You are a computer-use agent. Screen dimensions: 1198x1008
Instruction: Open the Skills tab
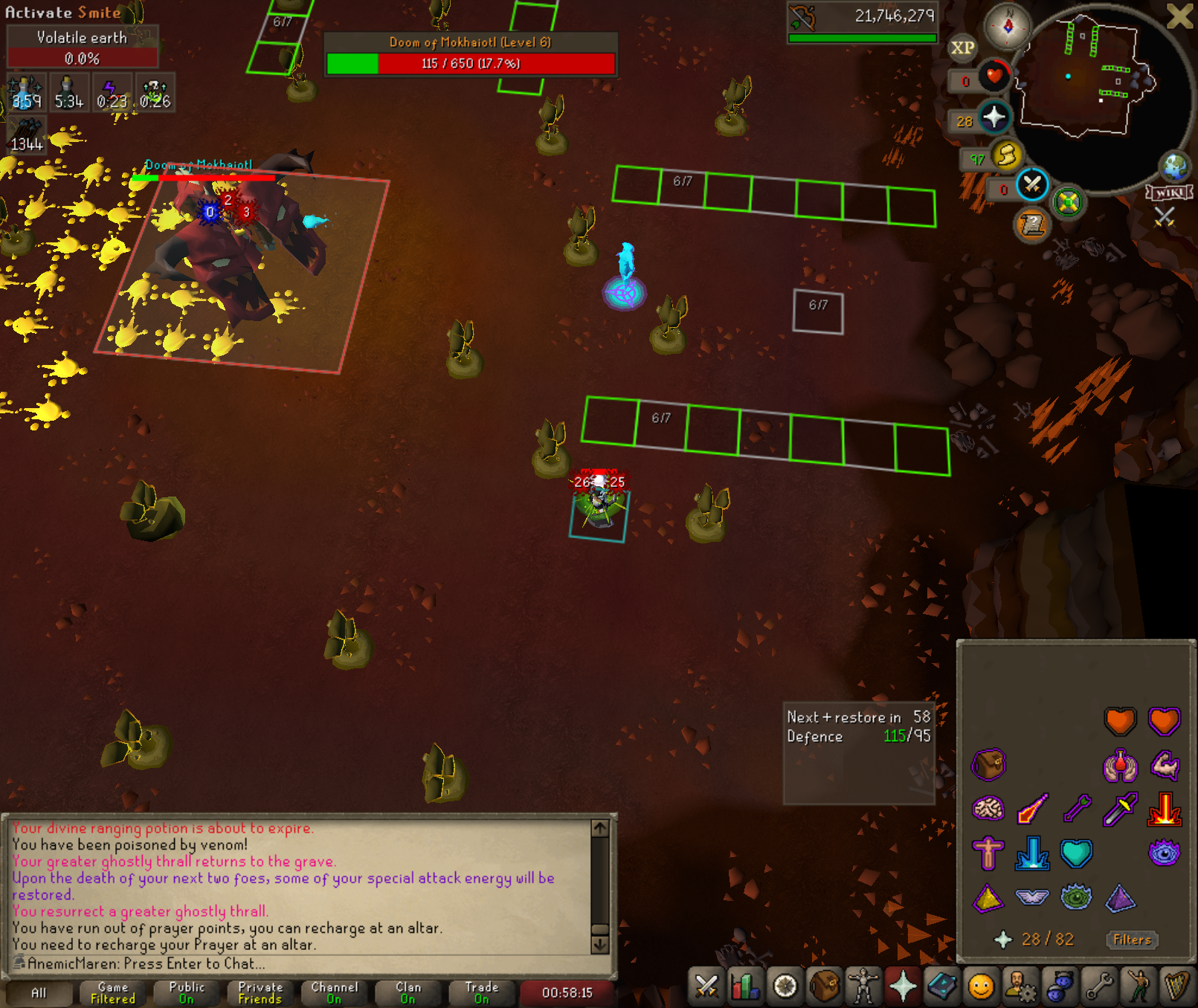tap(745, 987)
